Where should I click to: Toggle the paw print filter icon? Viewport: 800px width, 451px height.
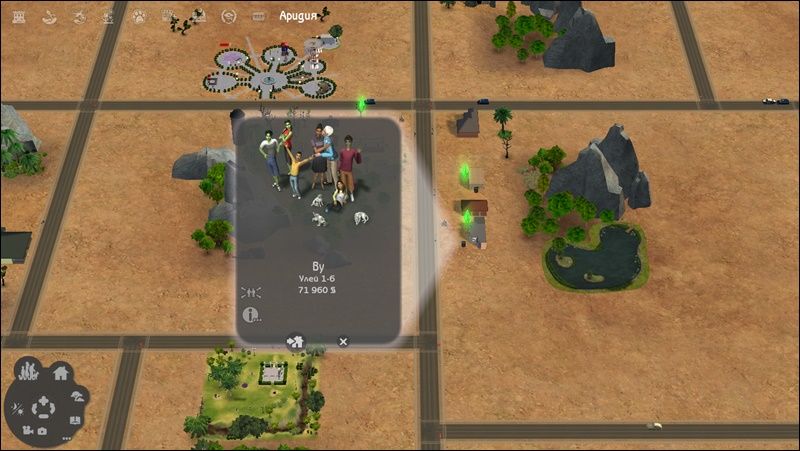tap(140, 15)
